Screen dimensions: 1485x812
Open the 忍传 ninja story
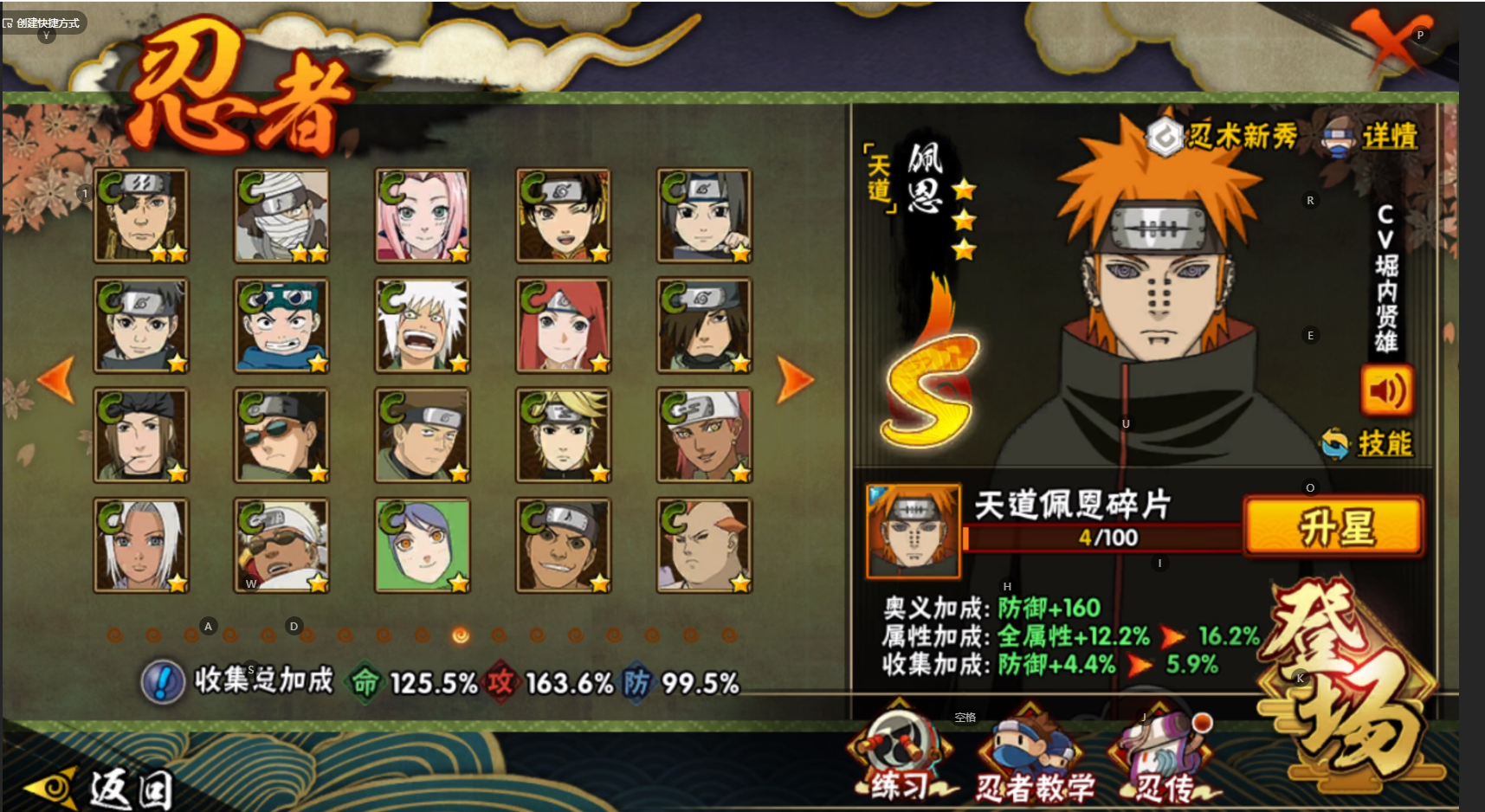coord(1165,758)
